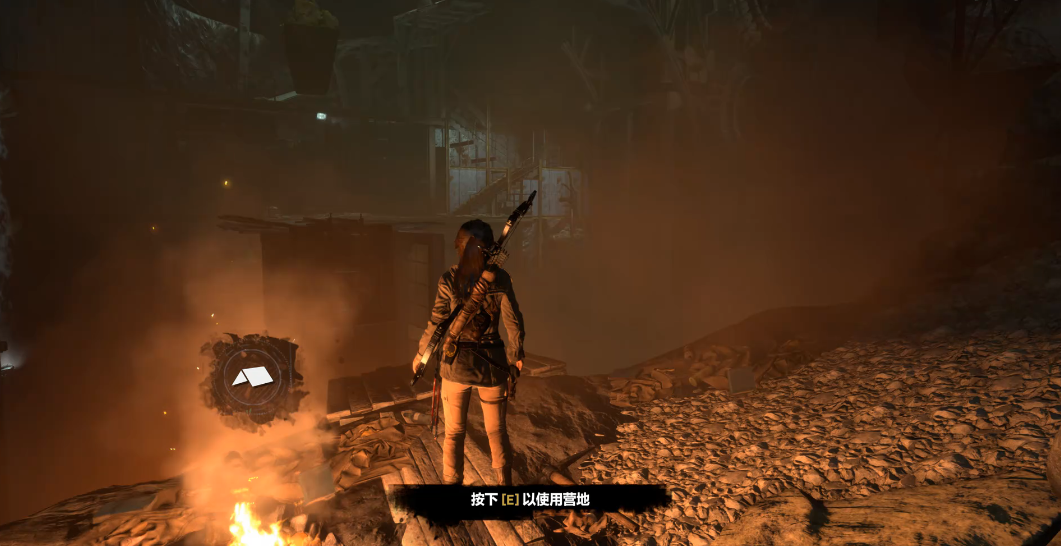Click the base camp tent marker icon
The width and height of the screenshot is (1061, 546).
[252, 377]
